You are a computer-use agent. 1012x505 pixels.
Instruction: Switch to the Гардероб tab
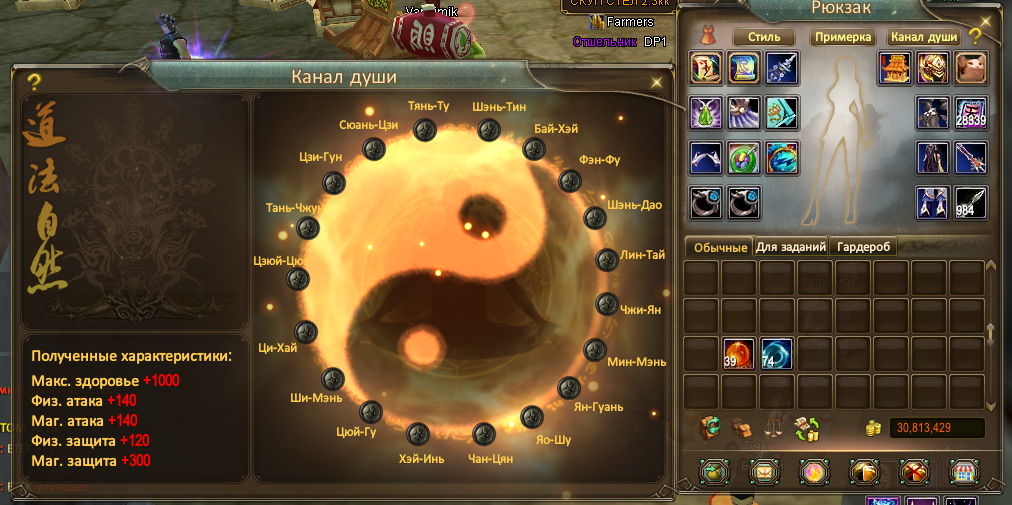(x=865, y=246)
